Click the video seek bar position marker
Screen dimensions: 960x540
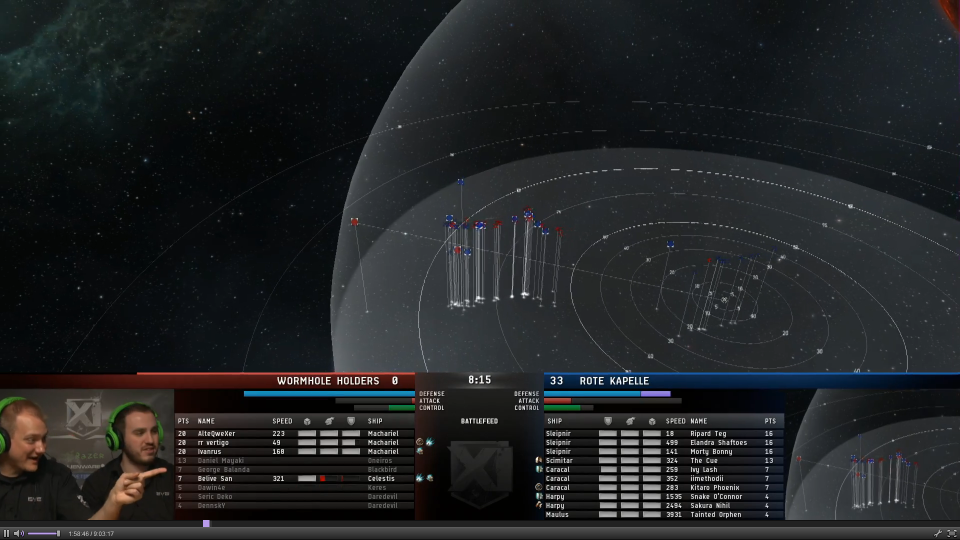[206, 523]
